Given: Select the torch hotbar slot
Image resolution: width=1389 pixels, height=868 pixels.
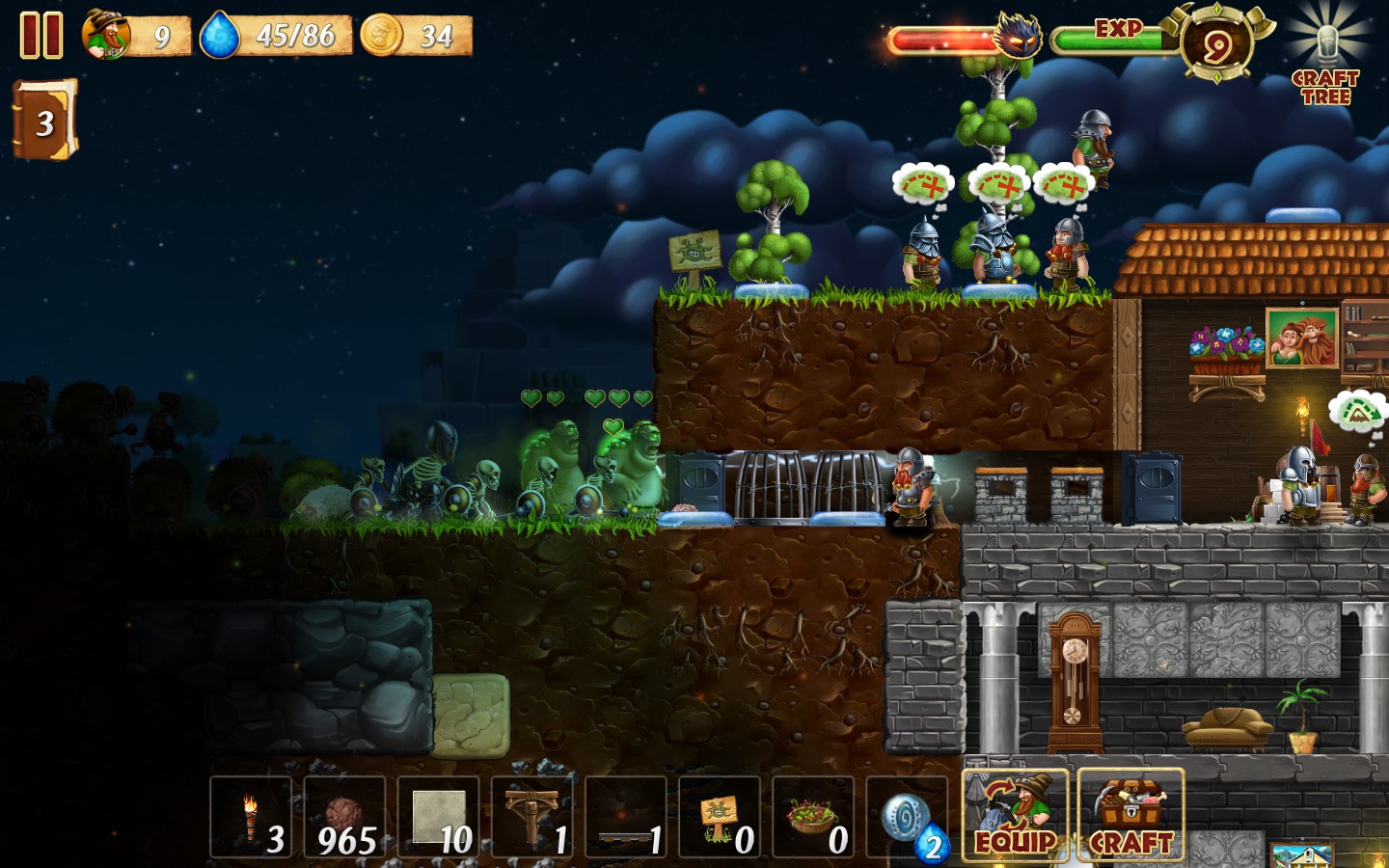Looking at the screenshot, I should pos(251,817).
